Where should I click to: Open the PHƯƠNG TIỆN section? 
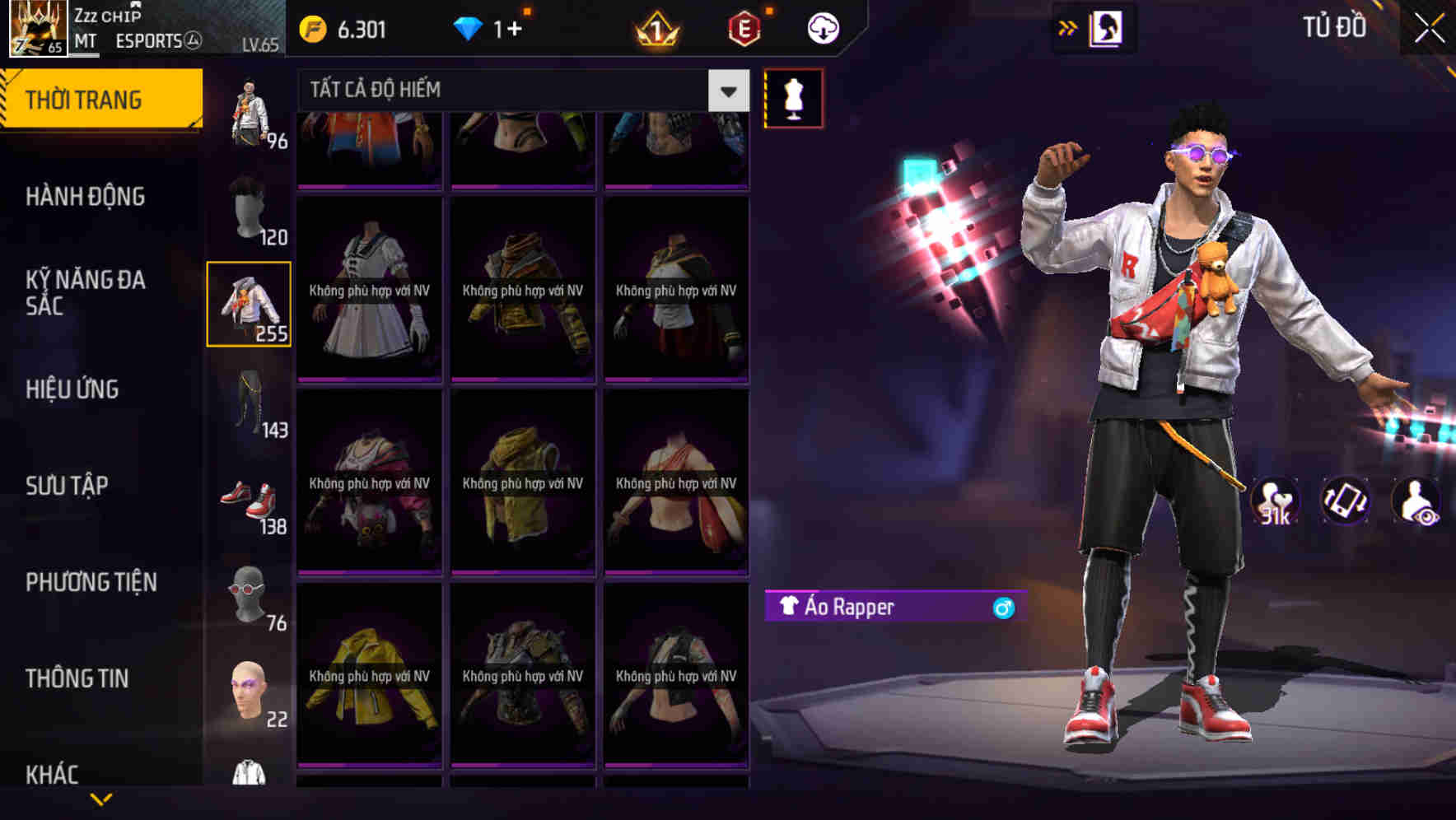(91, 581)
